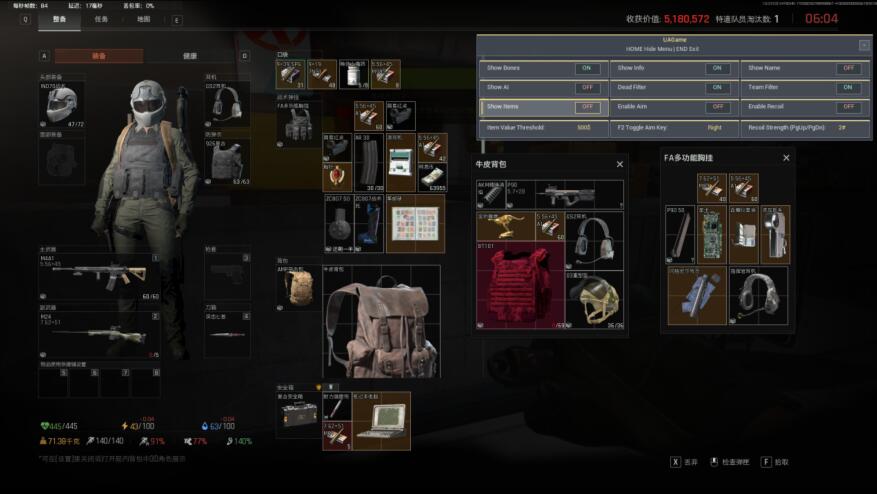Click the equipped headset slot
The width and height of the screenshot is (877, 494).
(226, 104)
